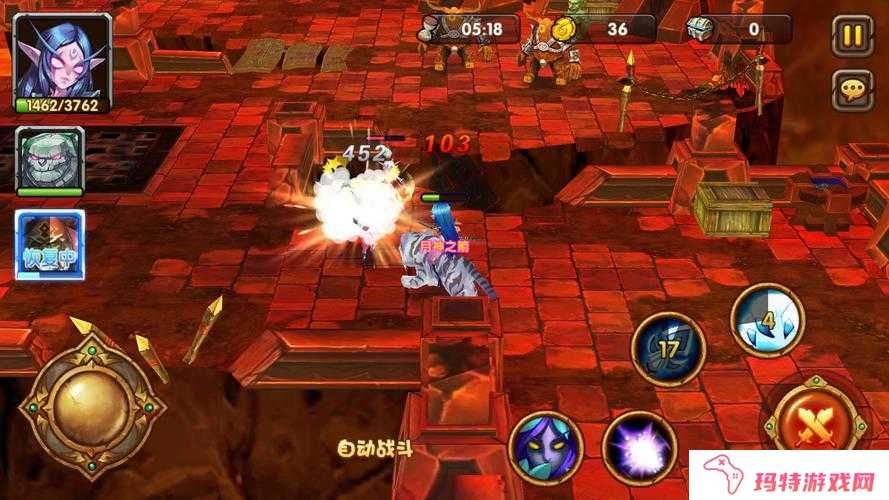The image size is (889, 500).
Task: Pause the game with the pause button
Action: pos(852,37)
